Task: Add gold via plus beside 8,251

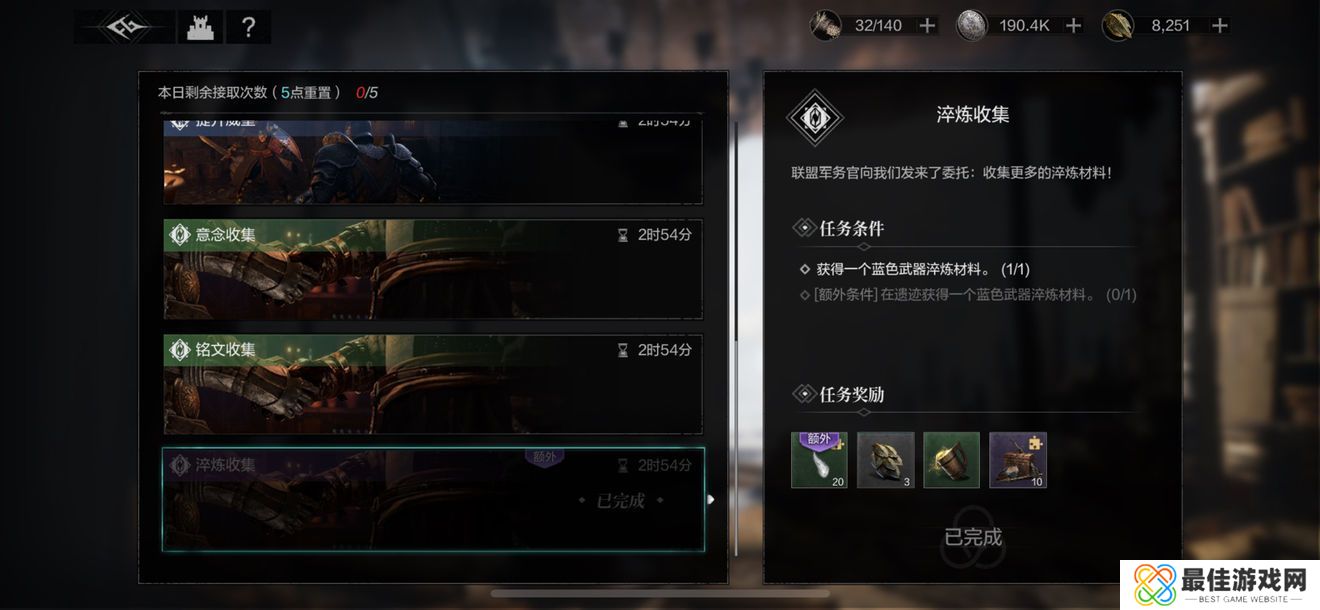Action: [x=1219, y=26]
